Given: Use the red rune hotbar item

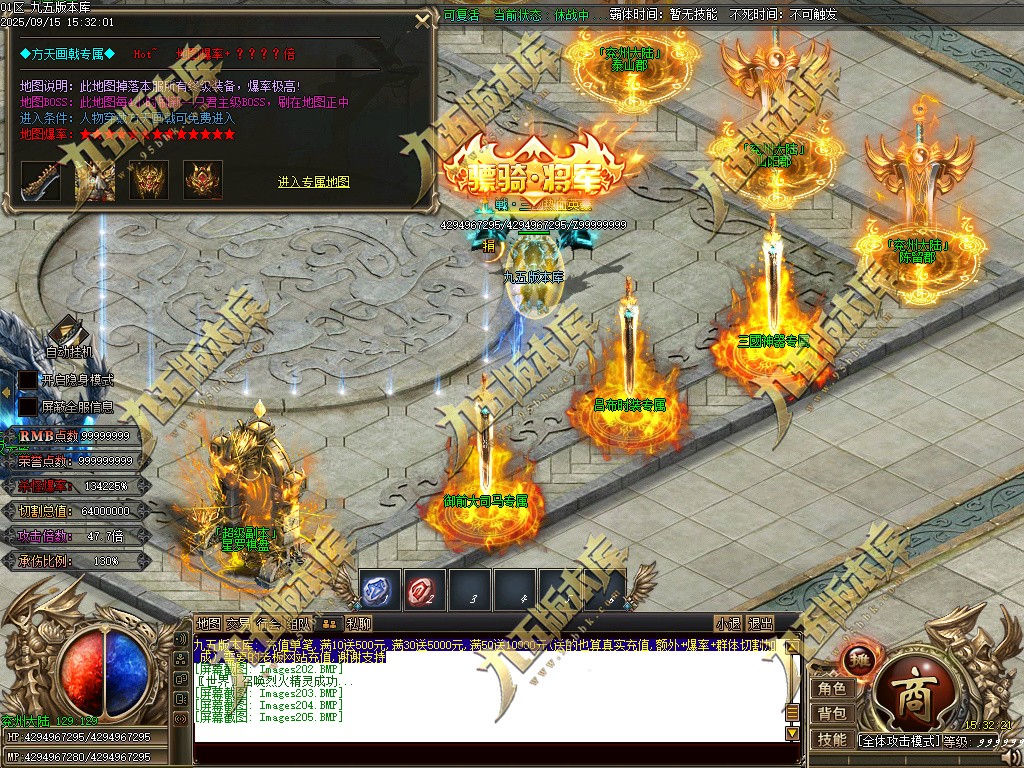Looking at the screenshot, I should [425, 591].
